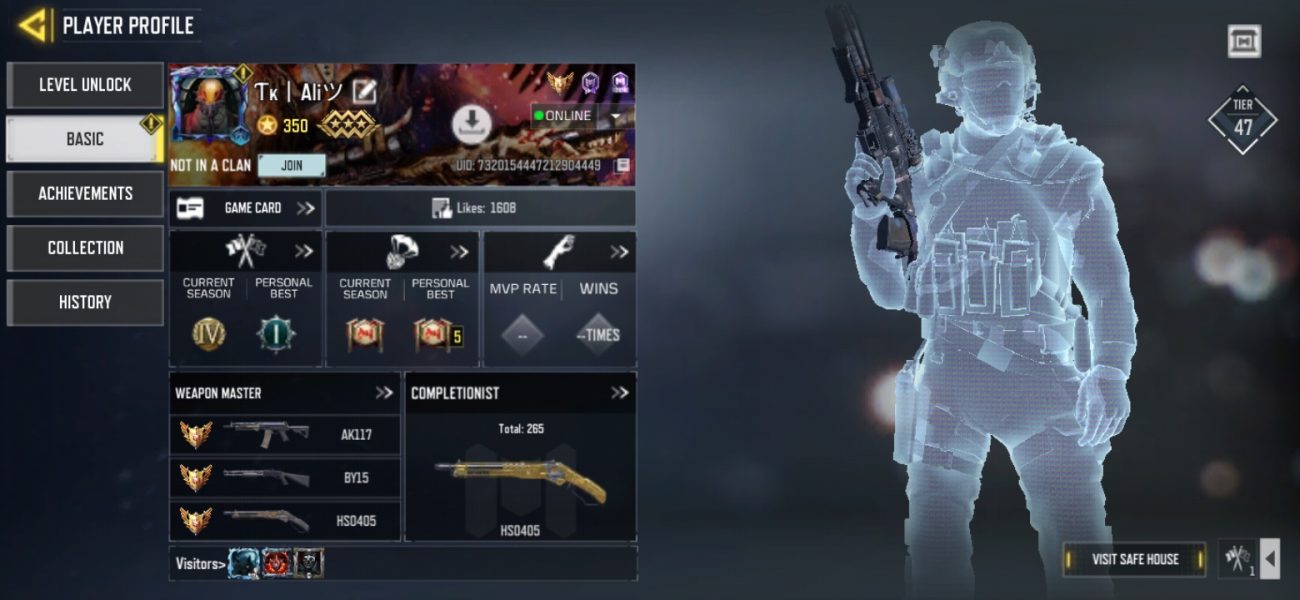The image size is (1300, 600).
Task: Click the round download arrow button
Action: [472, 123]
